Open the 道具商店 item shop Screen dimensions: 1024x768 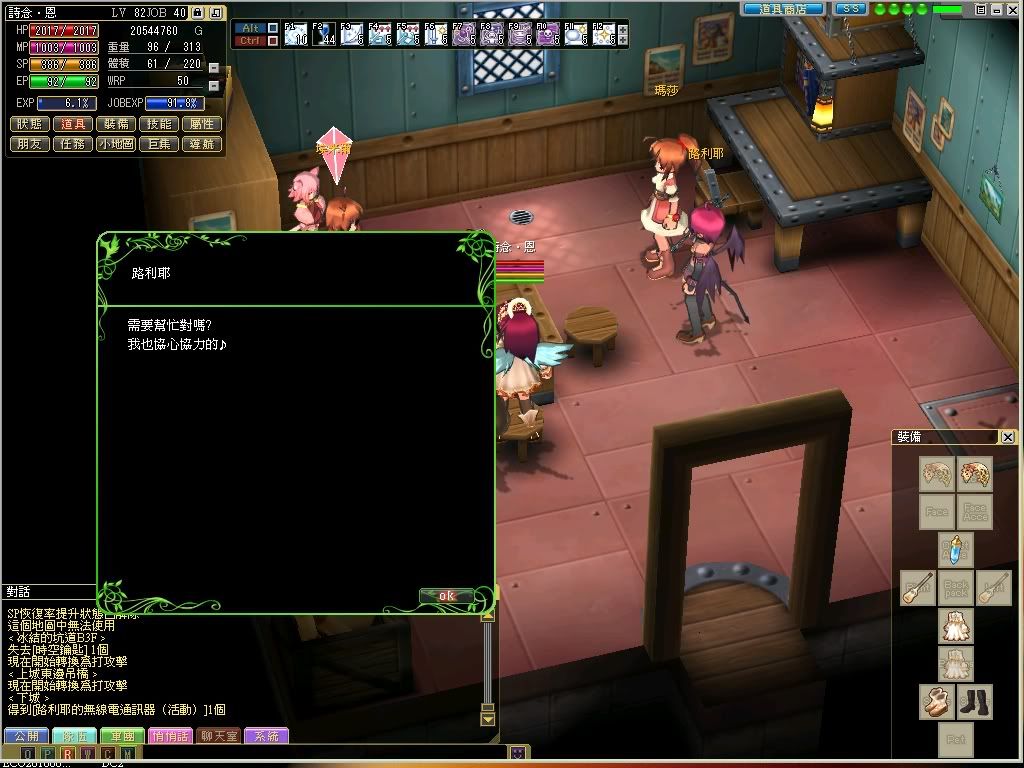click(783, 9)
